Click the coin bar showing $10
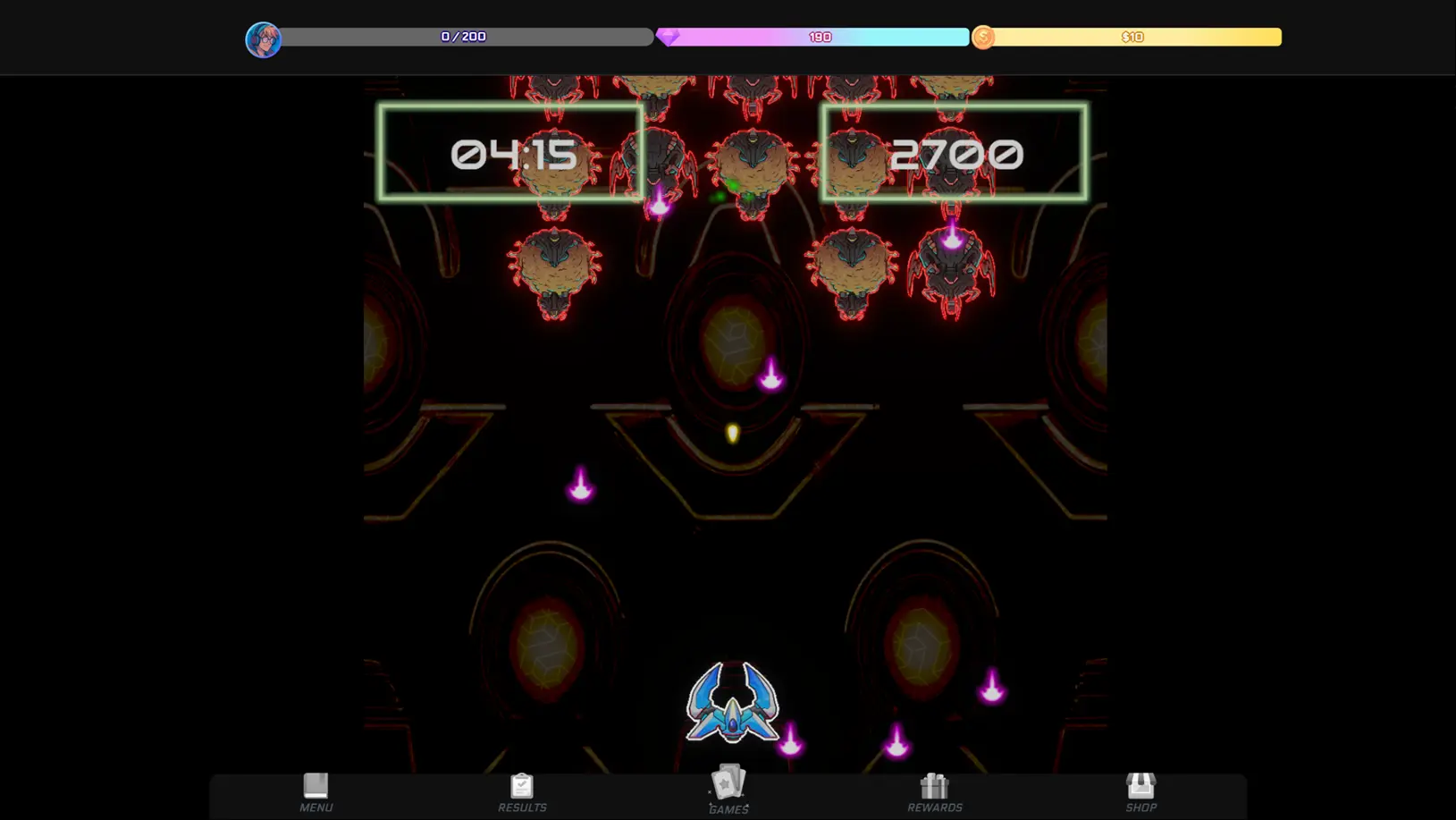 pos(1133,37)
